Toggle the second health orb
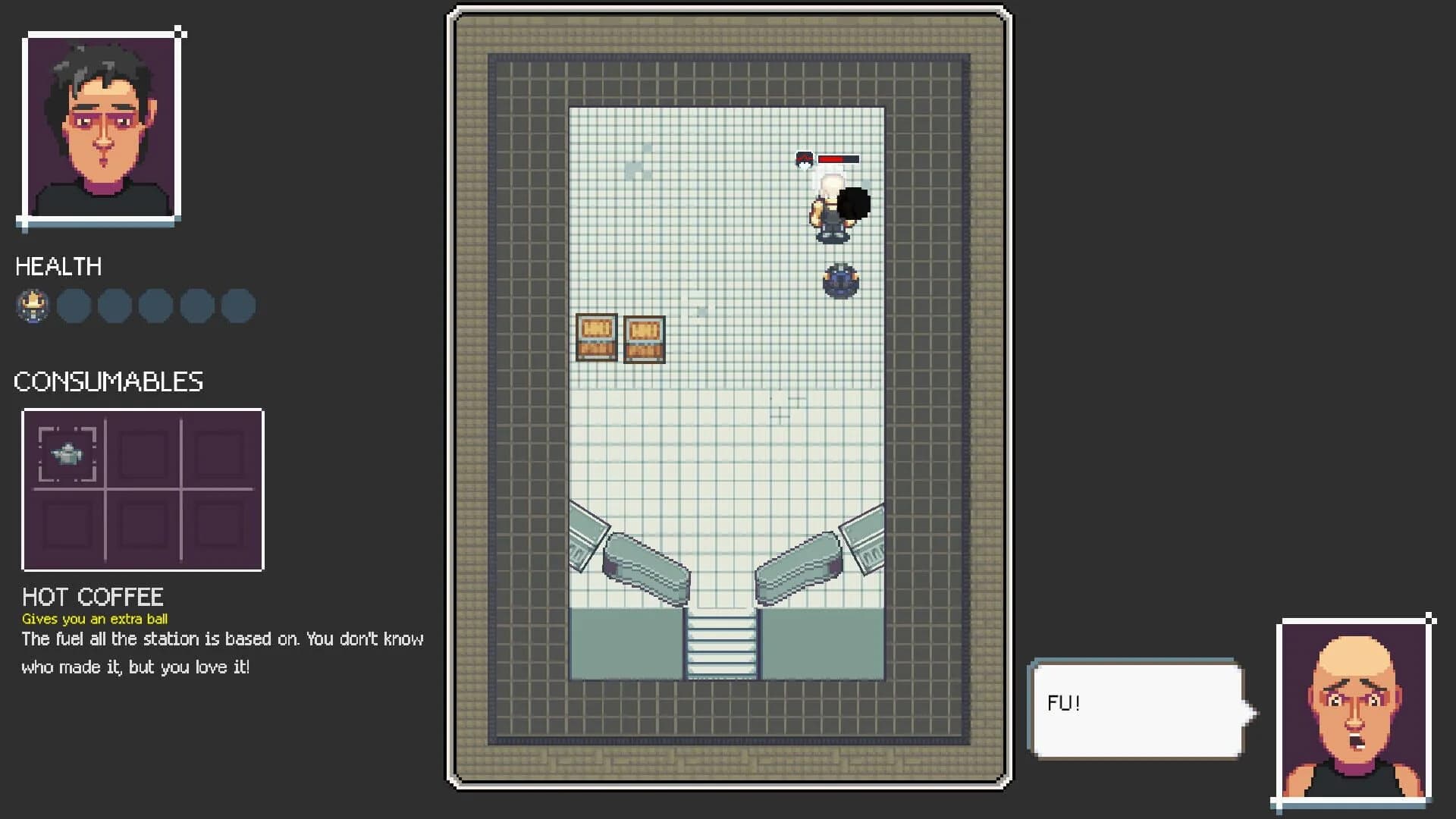Image resolution: width=1456 pixels, height=819 pixels. pos(74,306)
